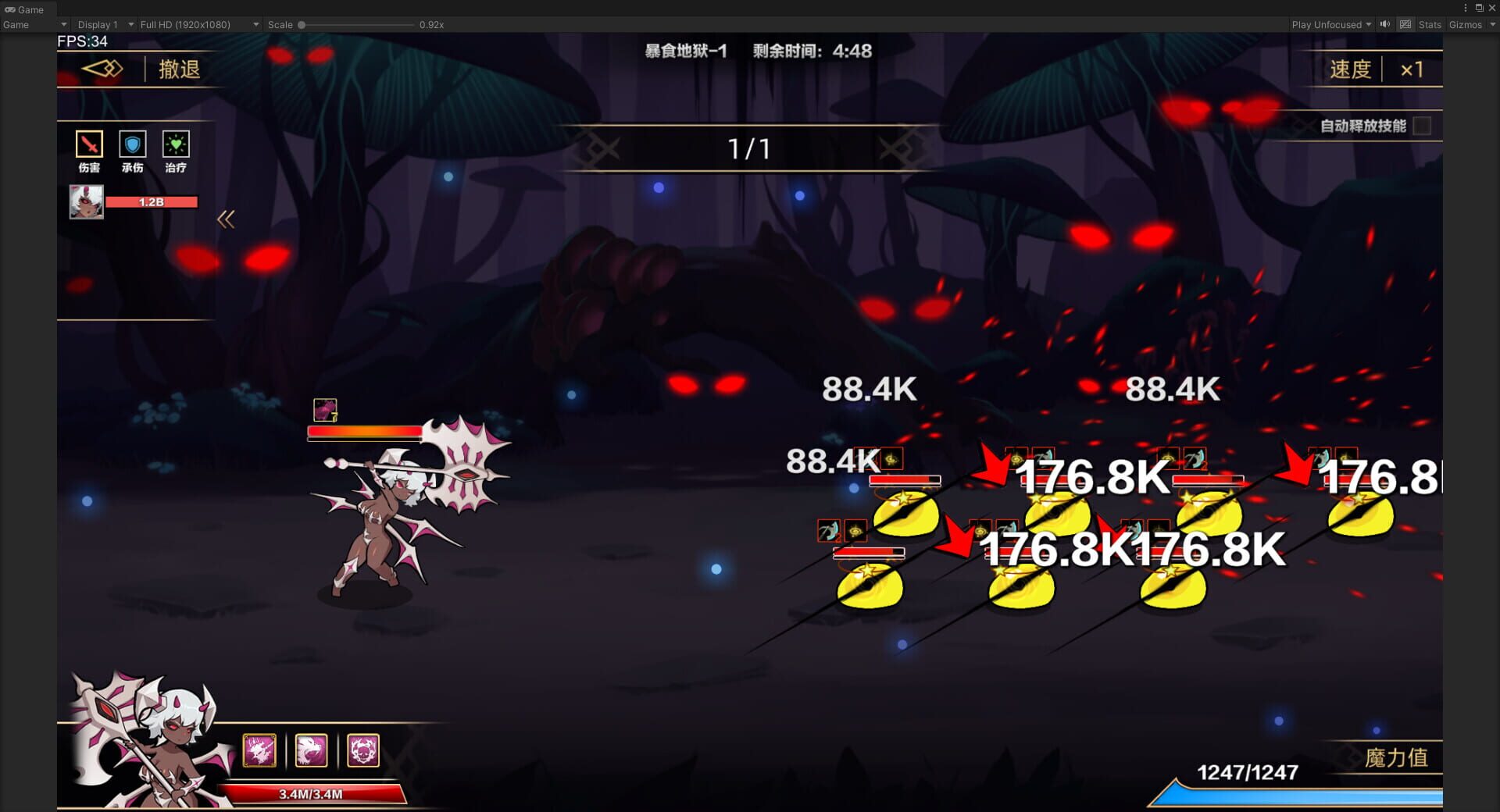Select the 伤害 damage stats icon
1500x812 pixels.
88,144
